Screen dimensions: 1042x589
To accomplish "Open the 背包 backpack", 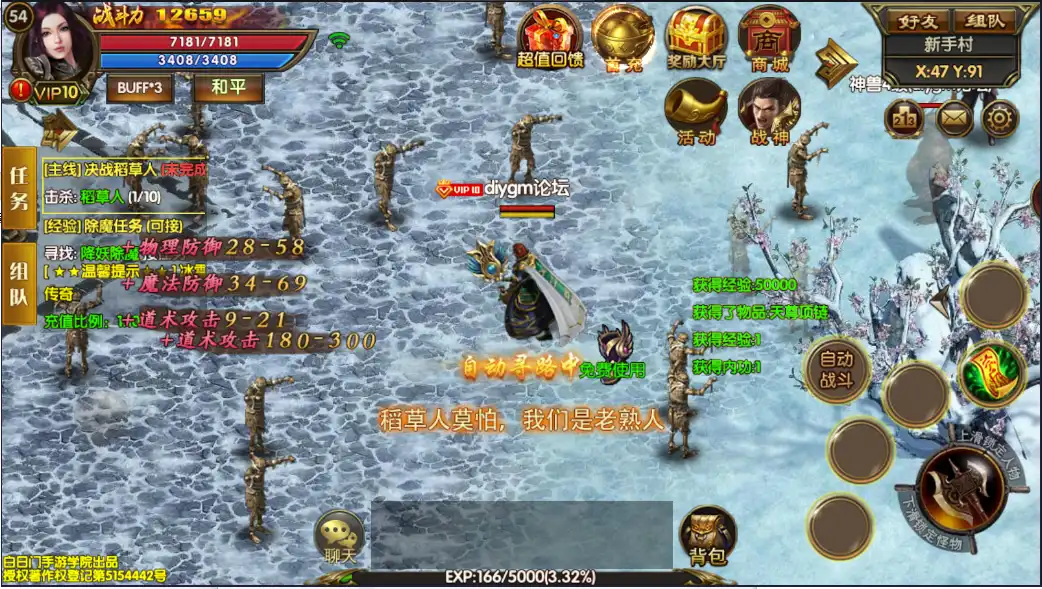I will click(x=708, y=536).
